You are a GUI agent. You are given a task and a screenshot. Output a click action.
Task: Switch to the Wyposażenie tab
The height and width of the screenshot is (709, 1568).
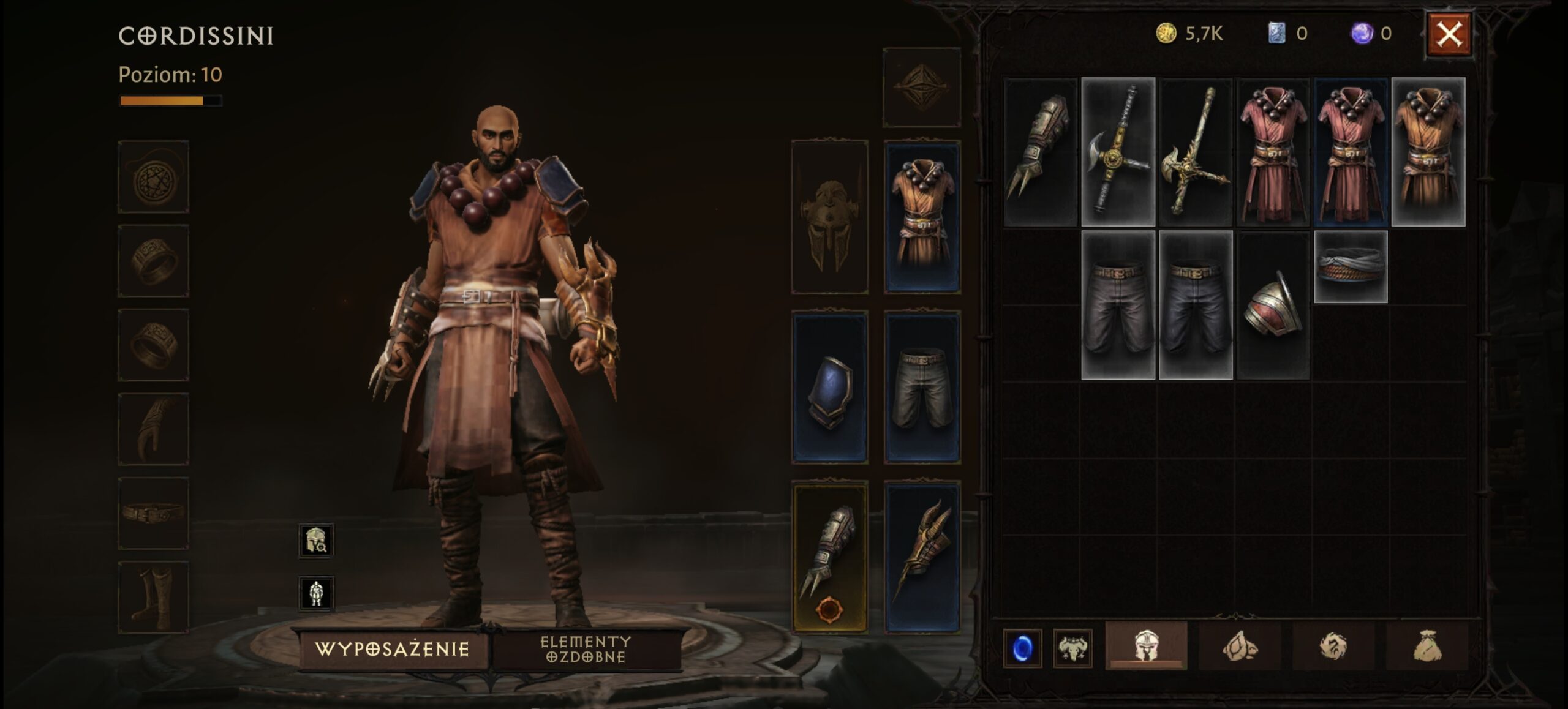click(392, 649)
